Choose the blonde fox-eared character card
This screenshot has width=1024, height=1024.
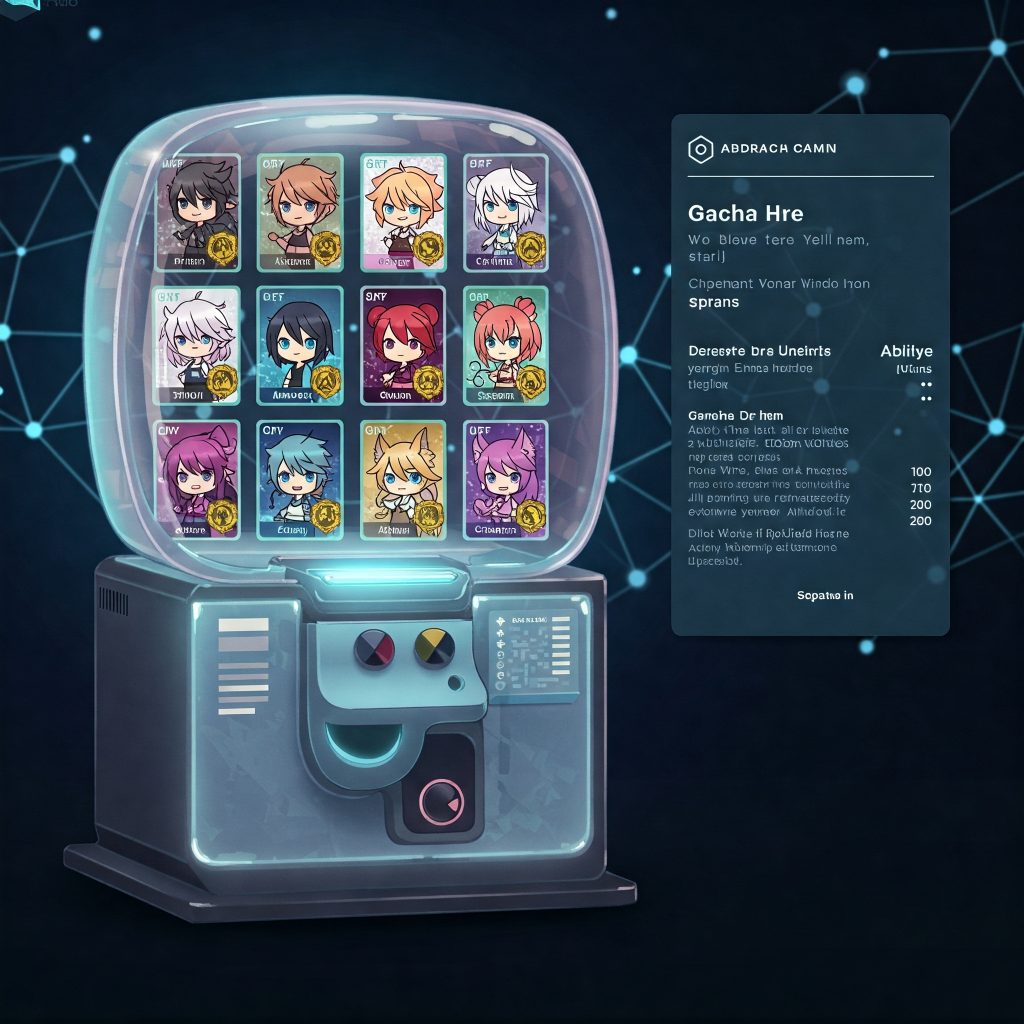(403, 480)
